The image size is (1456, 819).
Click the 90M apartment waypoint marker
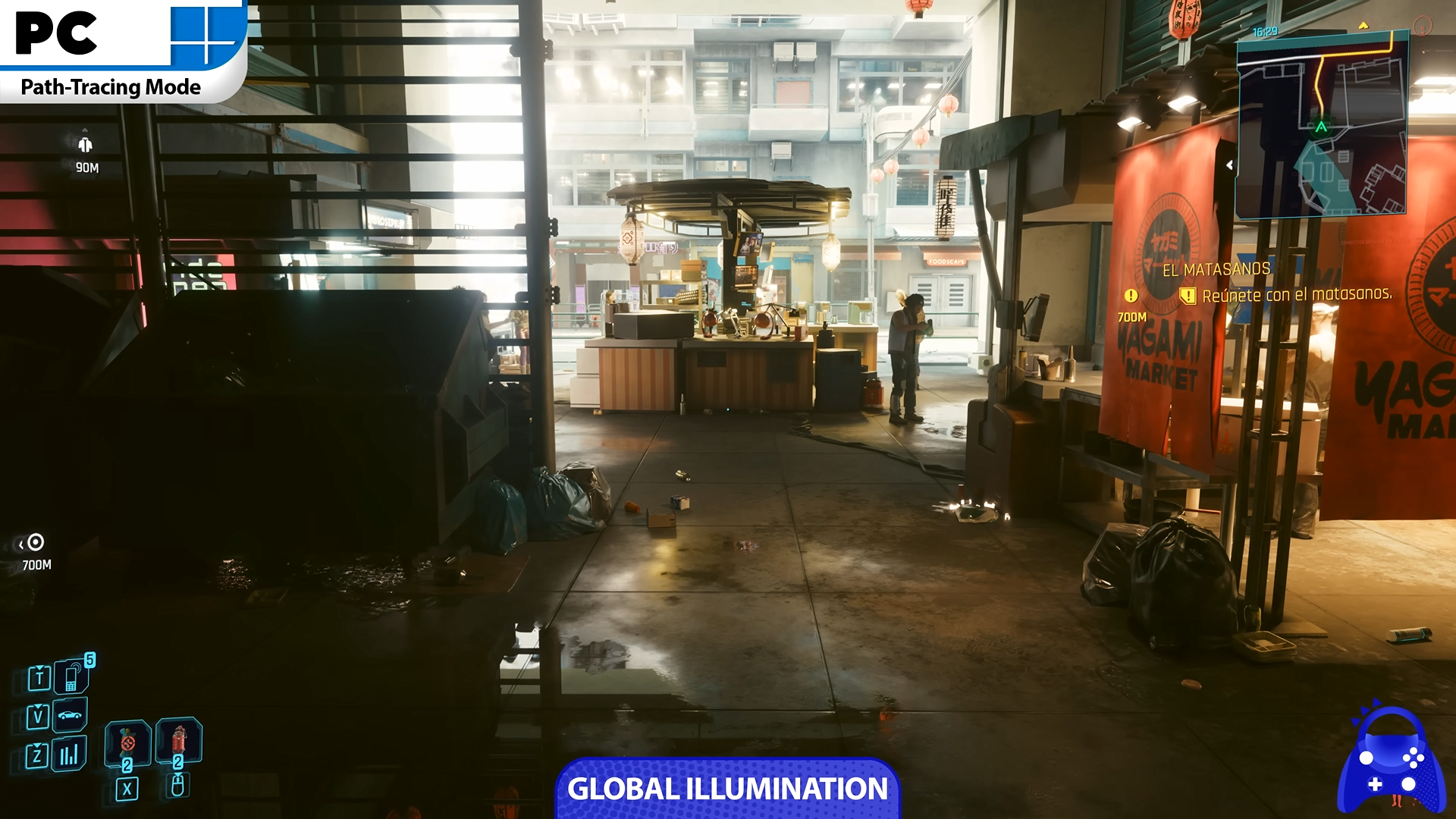point(85,145)
